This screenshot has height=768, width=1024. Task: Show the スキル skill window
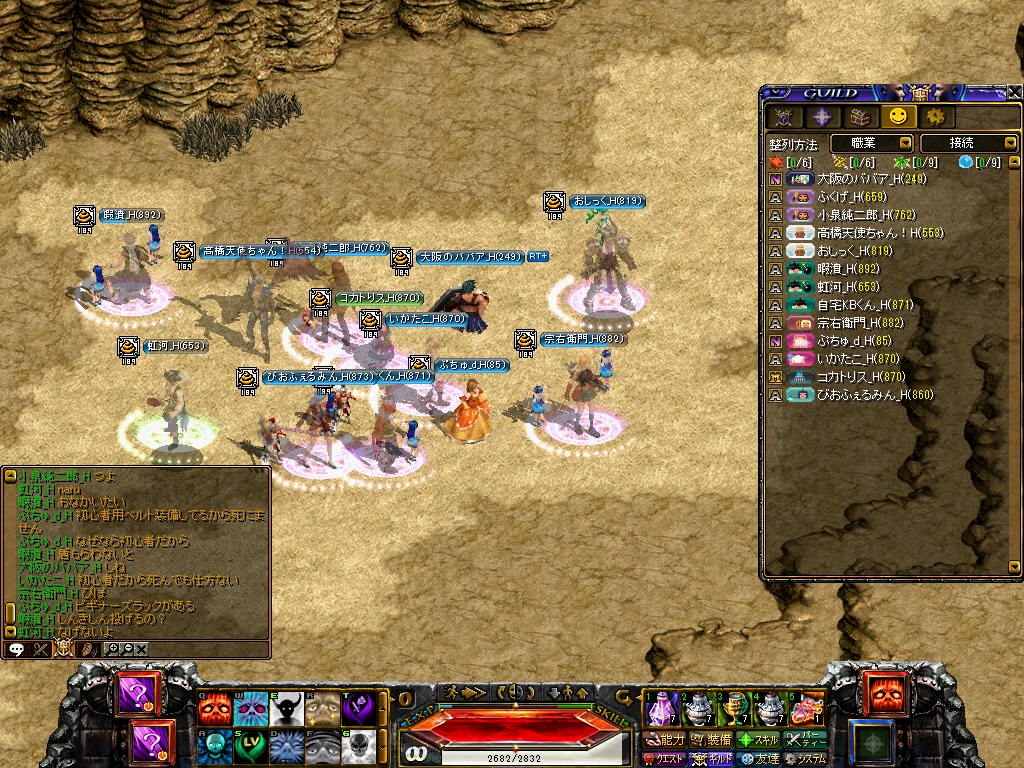(x=759, y=740)
